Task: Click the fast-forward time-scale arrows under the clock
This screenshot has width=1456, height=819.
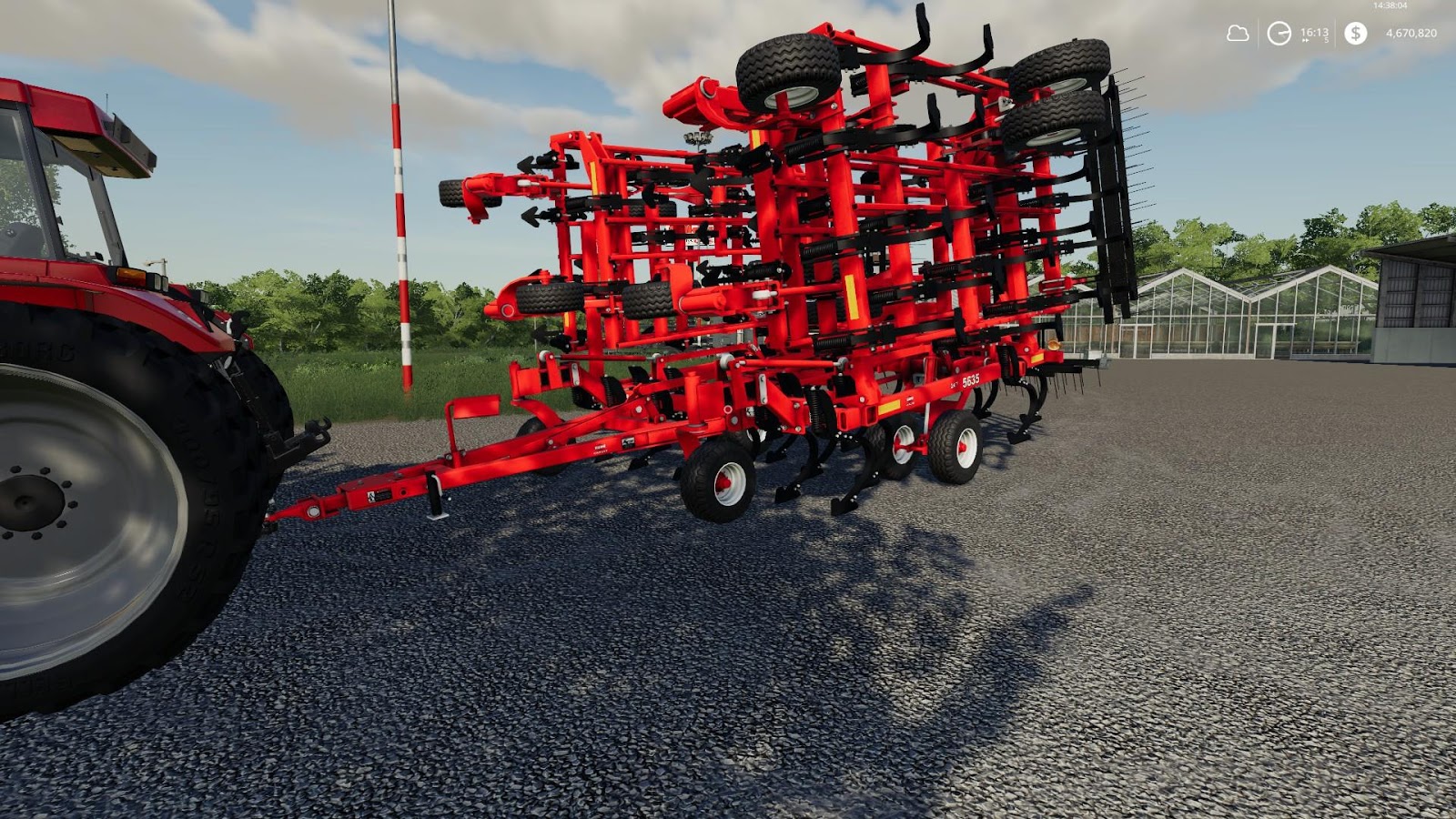Action: click(1306, 40)
